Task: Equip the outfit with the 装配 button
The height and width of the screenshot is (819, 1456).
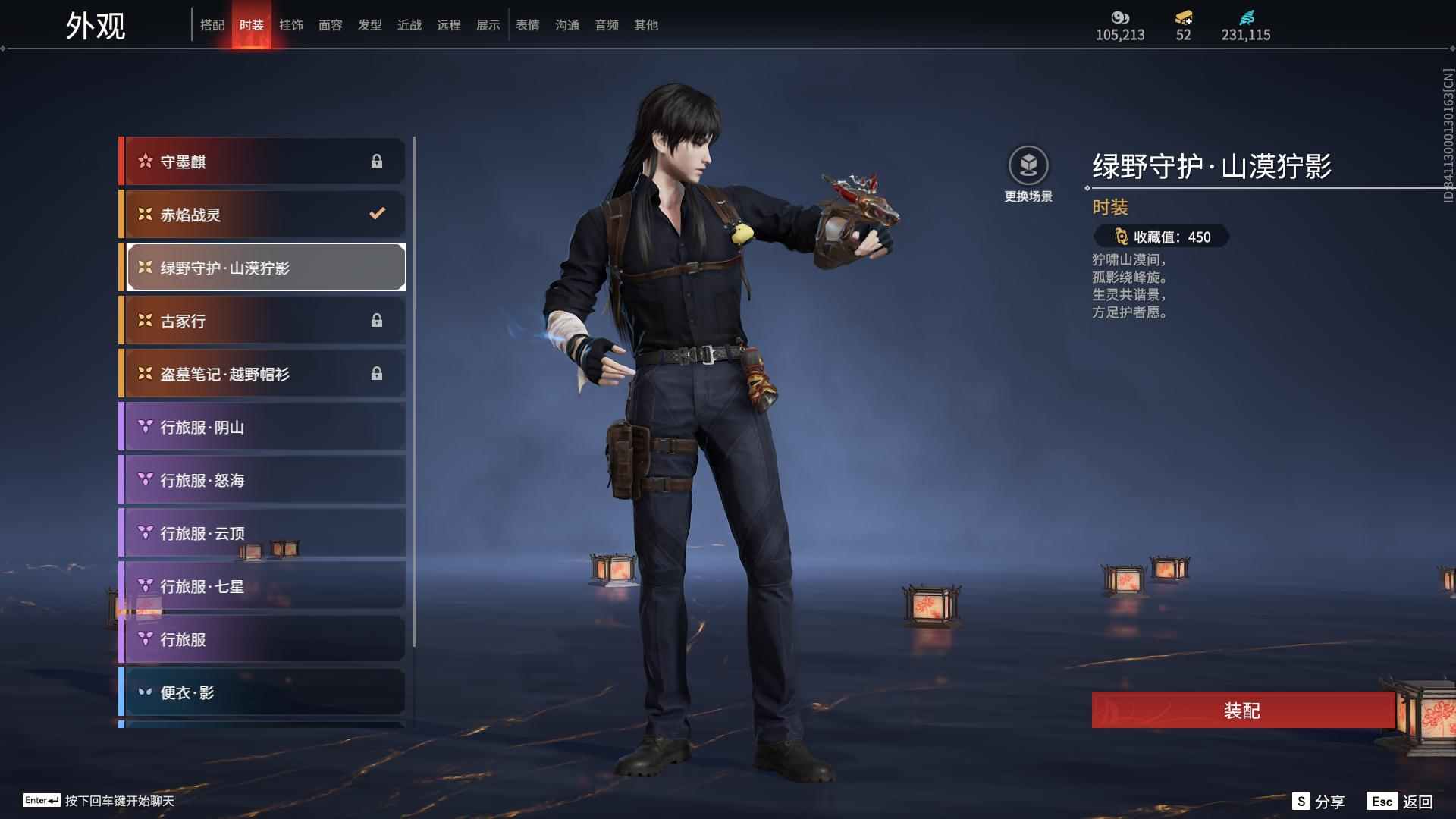Action: point(1242,711)
